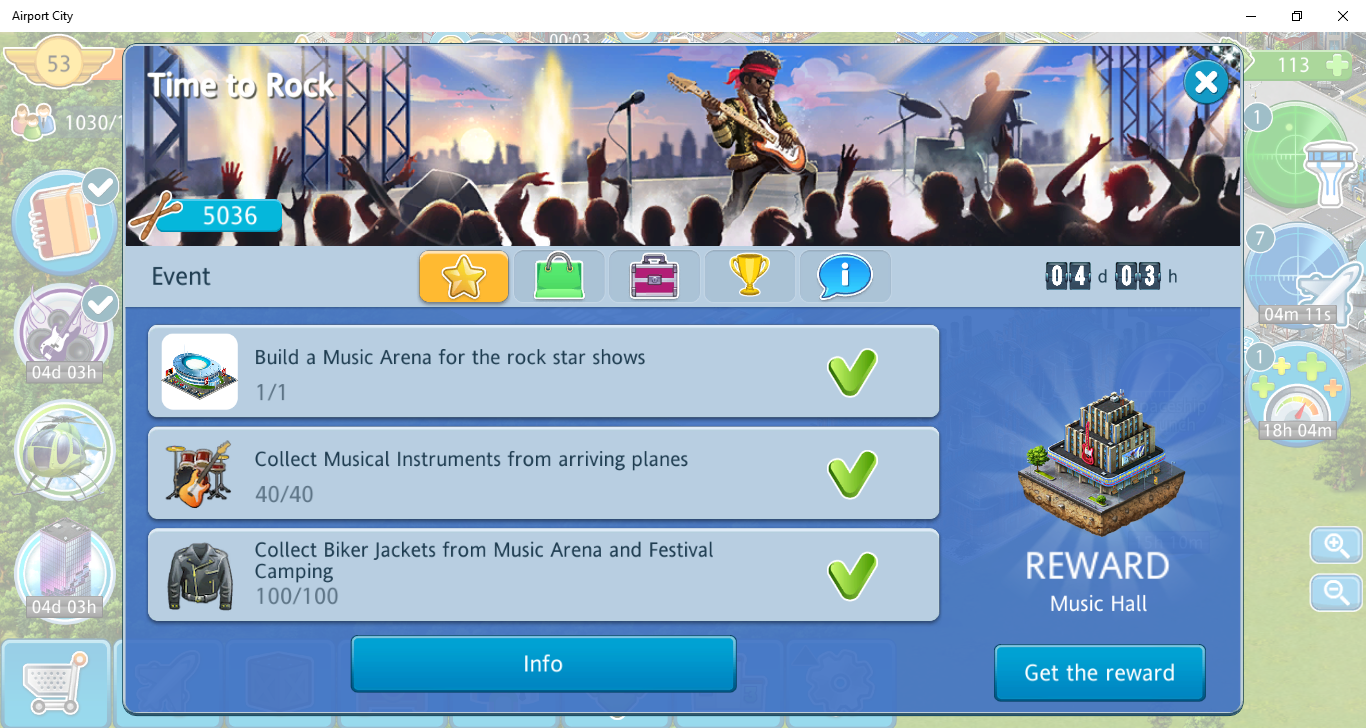
Task: Zoom in with the magnifier plus button
Action: point(1337,546)
